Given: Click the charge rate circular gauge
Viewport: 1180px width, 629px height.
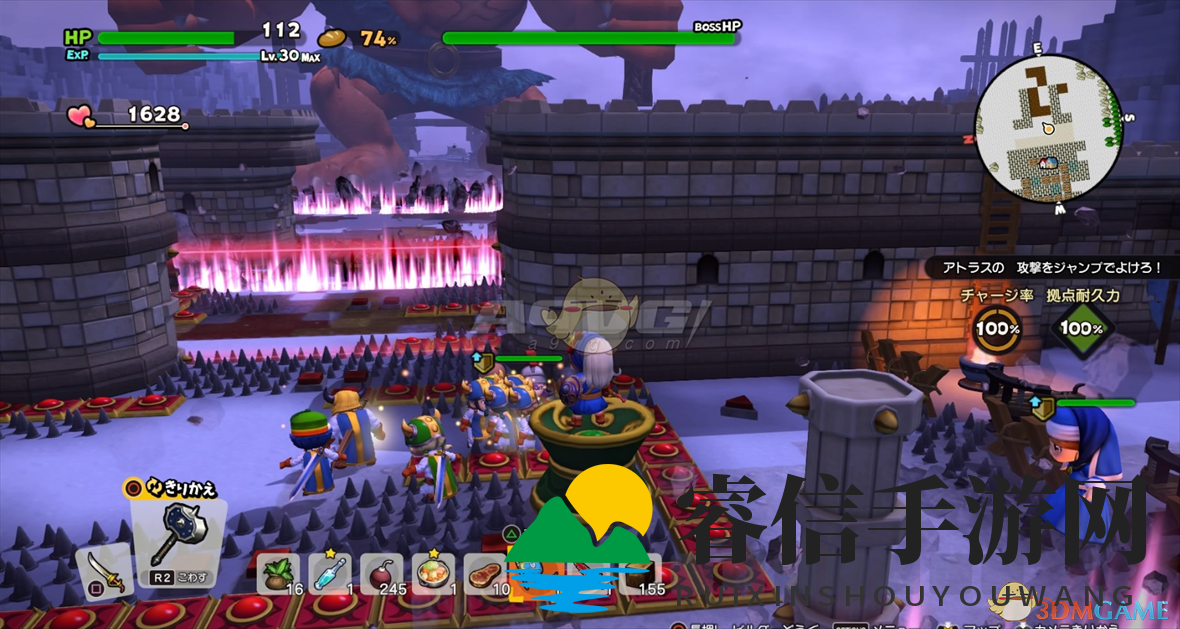Looking at the screenshot, I should pyautogui.click(x=997, y=328).
